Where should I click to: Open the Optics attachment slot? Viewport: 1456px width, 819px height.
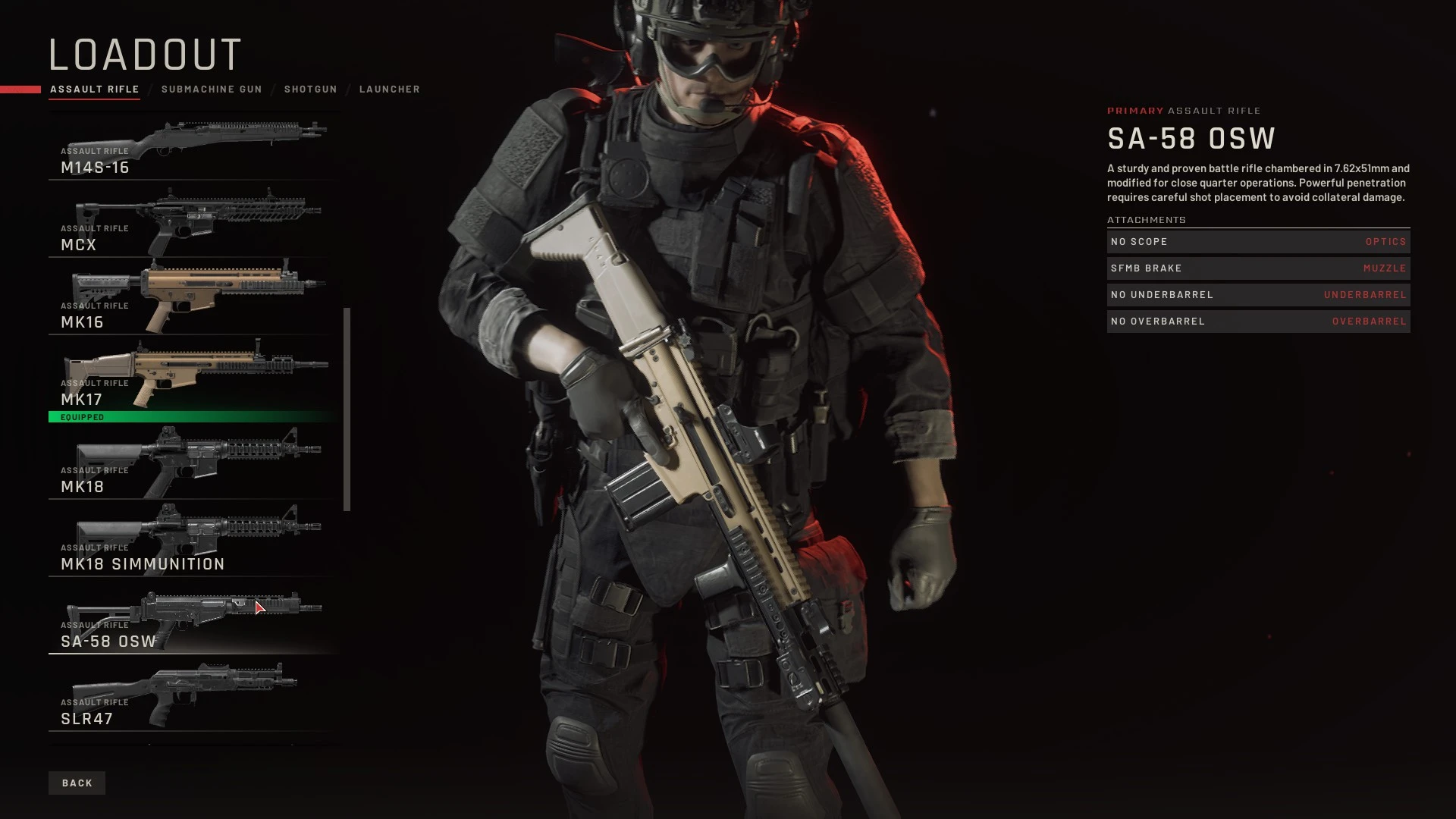tap(1257, 241)
